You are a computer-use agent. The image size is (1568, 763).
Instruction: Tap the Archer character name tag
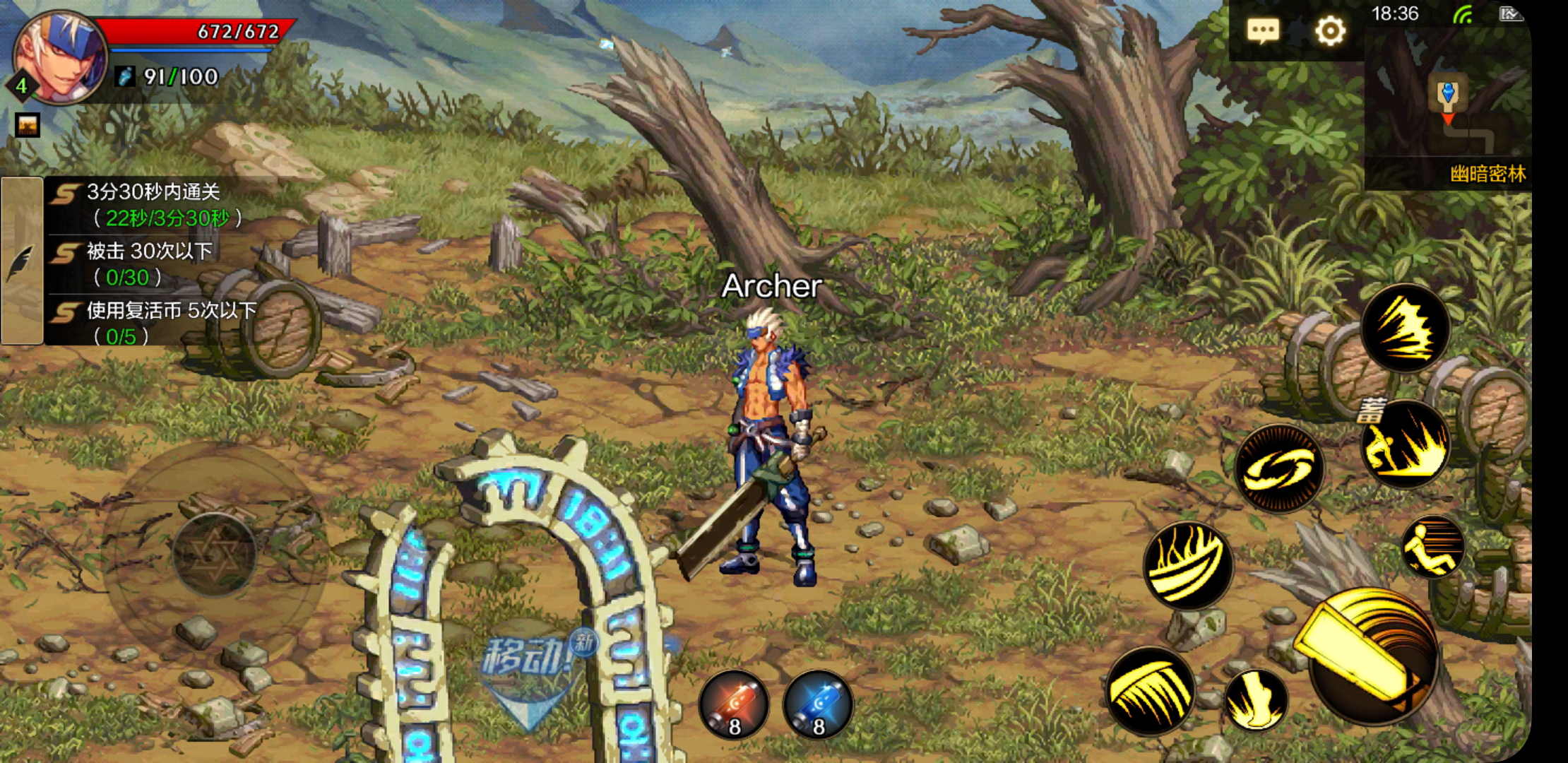[x=772, y=287]
